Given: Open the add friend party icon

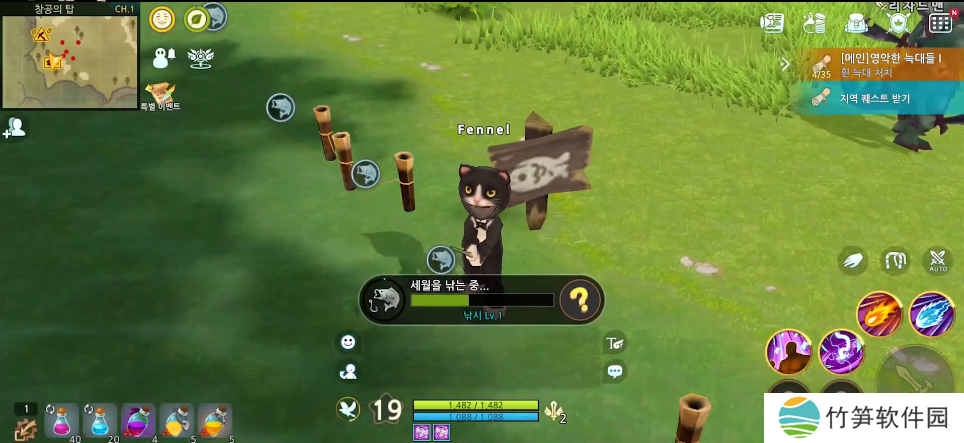Looking at the screenshot, I should click(x=15, y=128).
